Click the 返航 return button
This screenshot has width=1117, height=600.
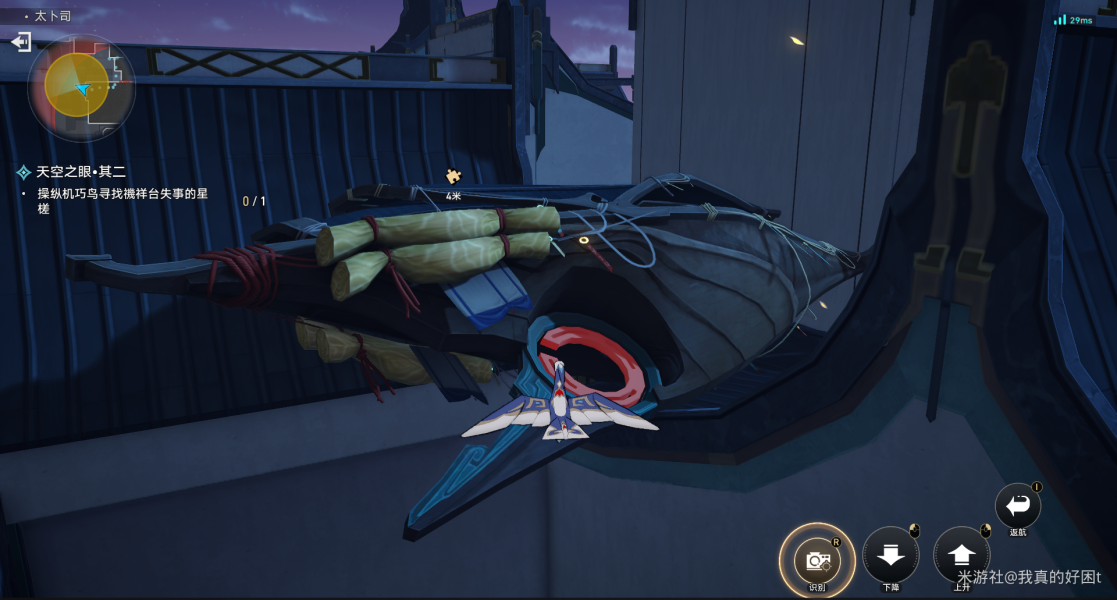1017,505
